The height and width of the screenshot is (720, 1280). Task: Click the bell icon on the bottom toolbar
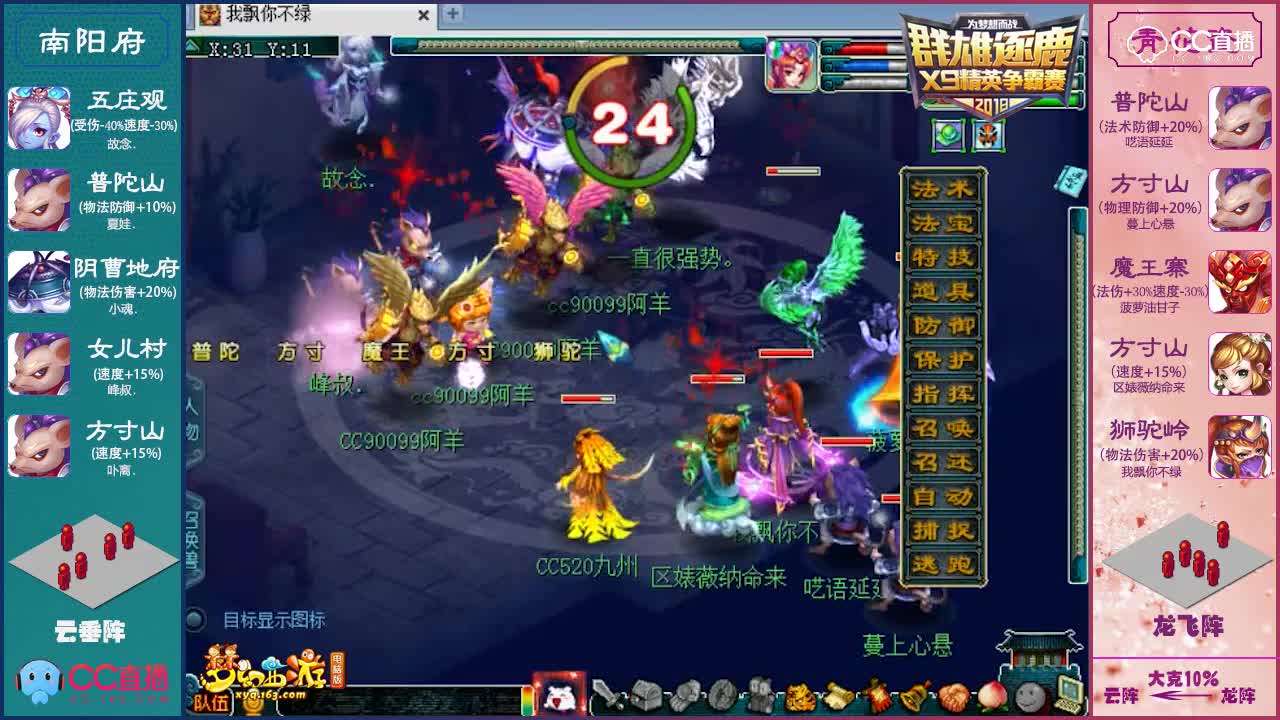(x=915, y=697)
